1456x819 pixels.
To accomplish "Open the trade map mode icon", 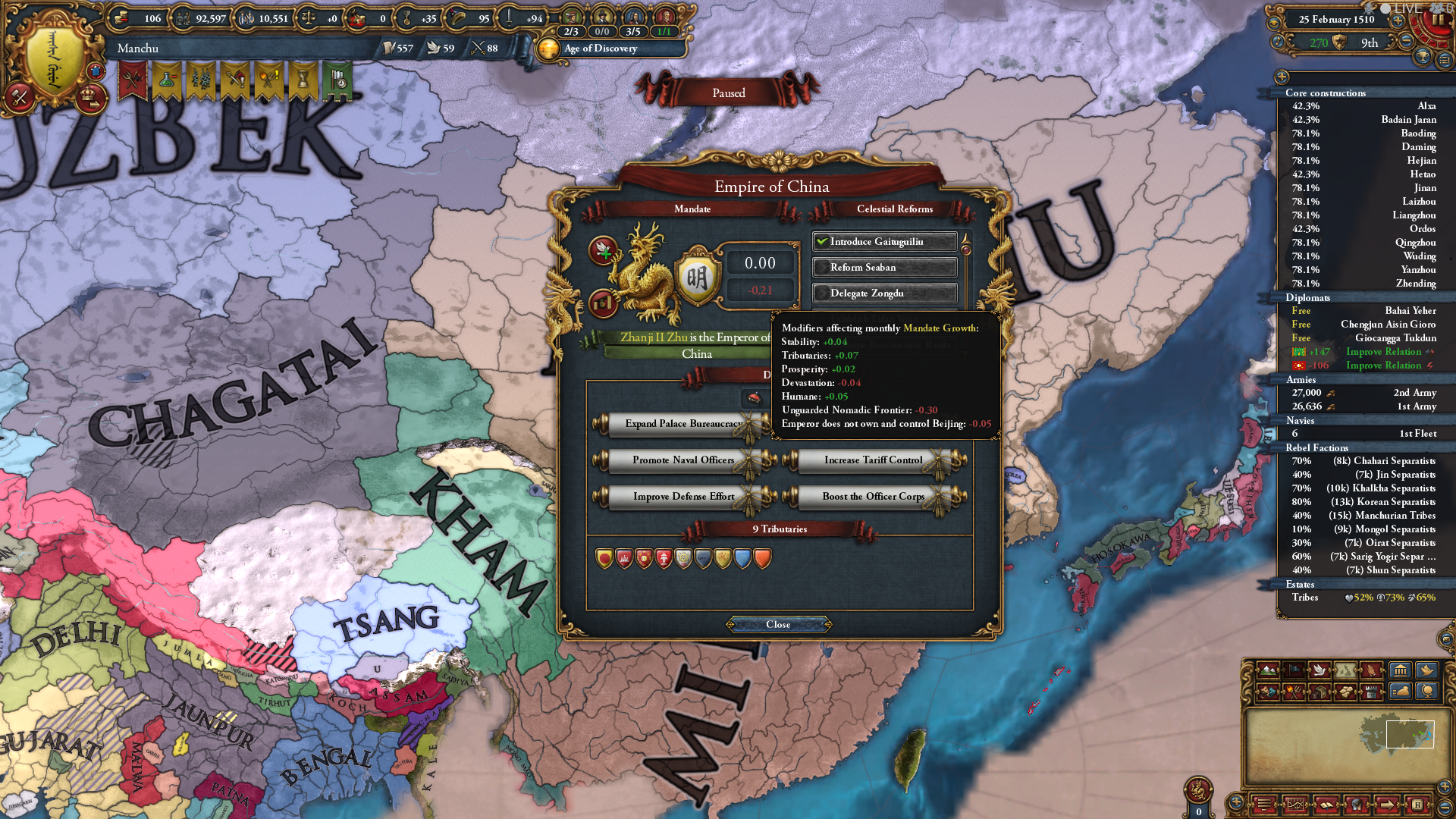I will tap(1319, 692).
